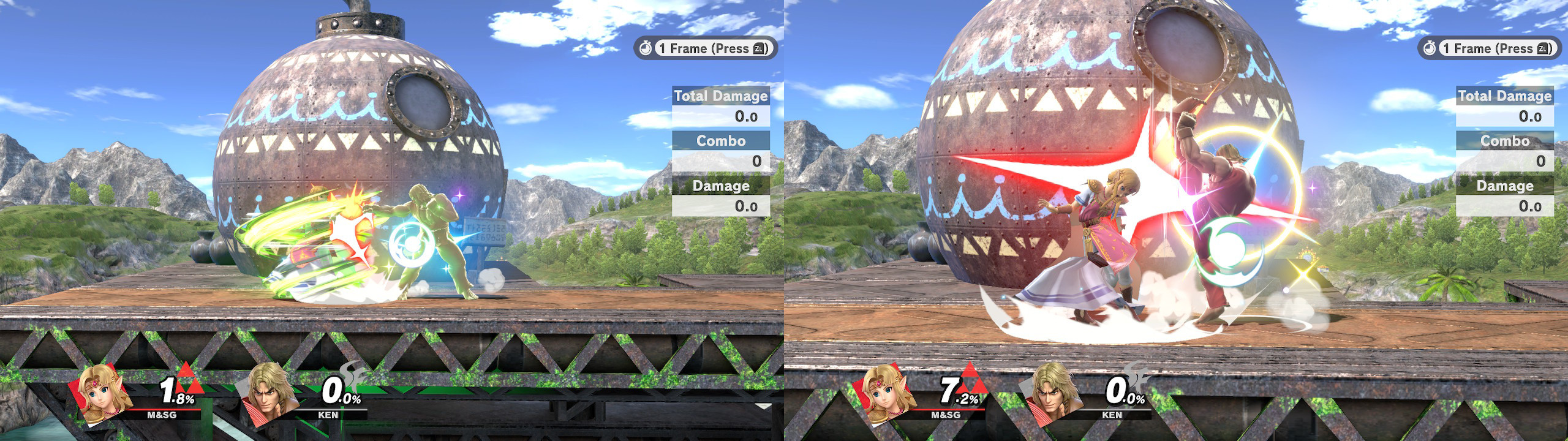
Task: Enable Combo display tracking
Action: pyautogui.click(x=720, y=140)
